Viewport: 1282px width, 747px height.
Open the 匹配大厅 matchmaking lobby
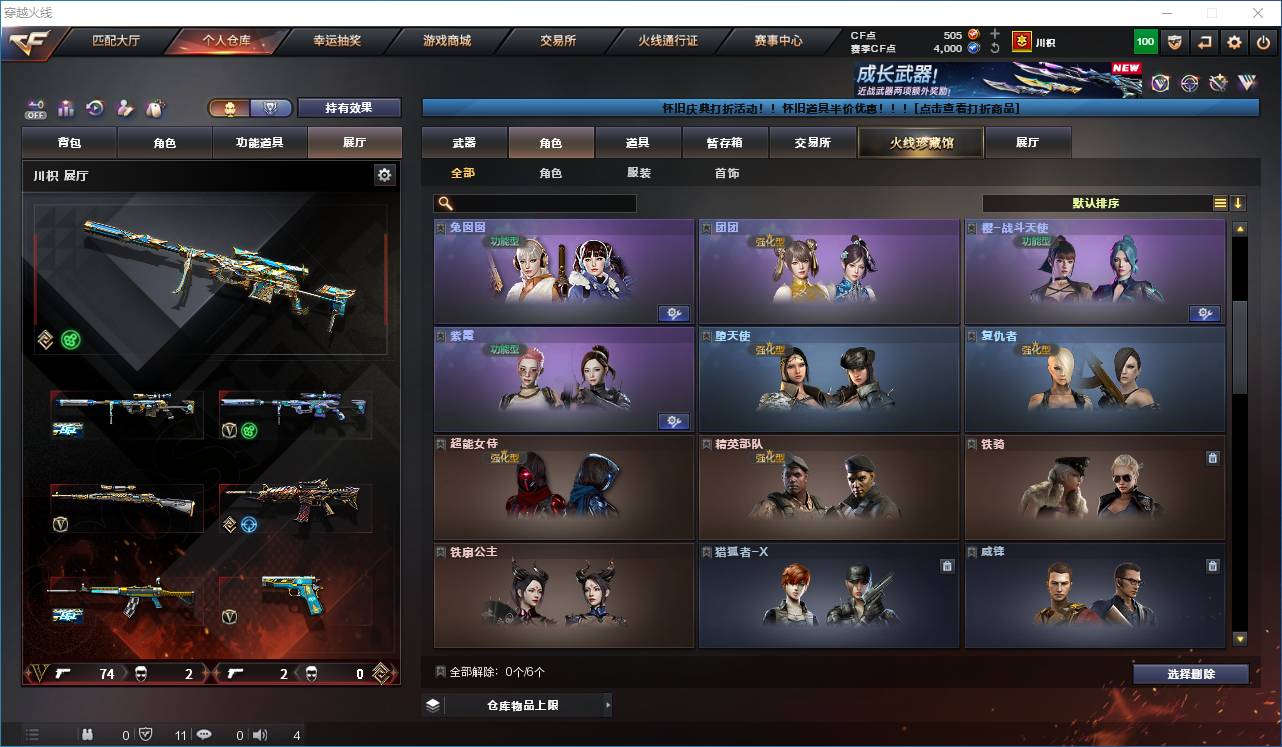[116, 42]
